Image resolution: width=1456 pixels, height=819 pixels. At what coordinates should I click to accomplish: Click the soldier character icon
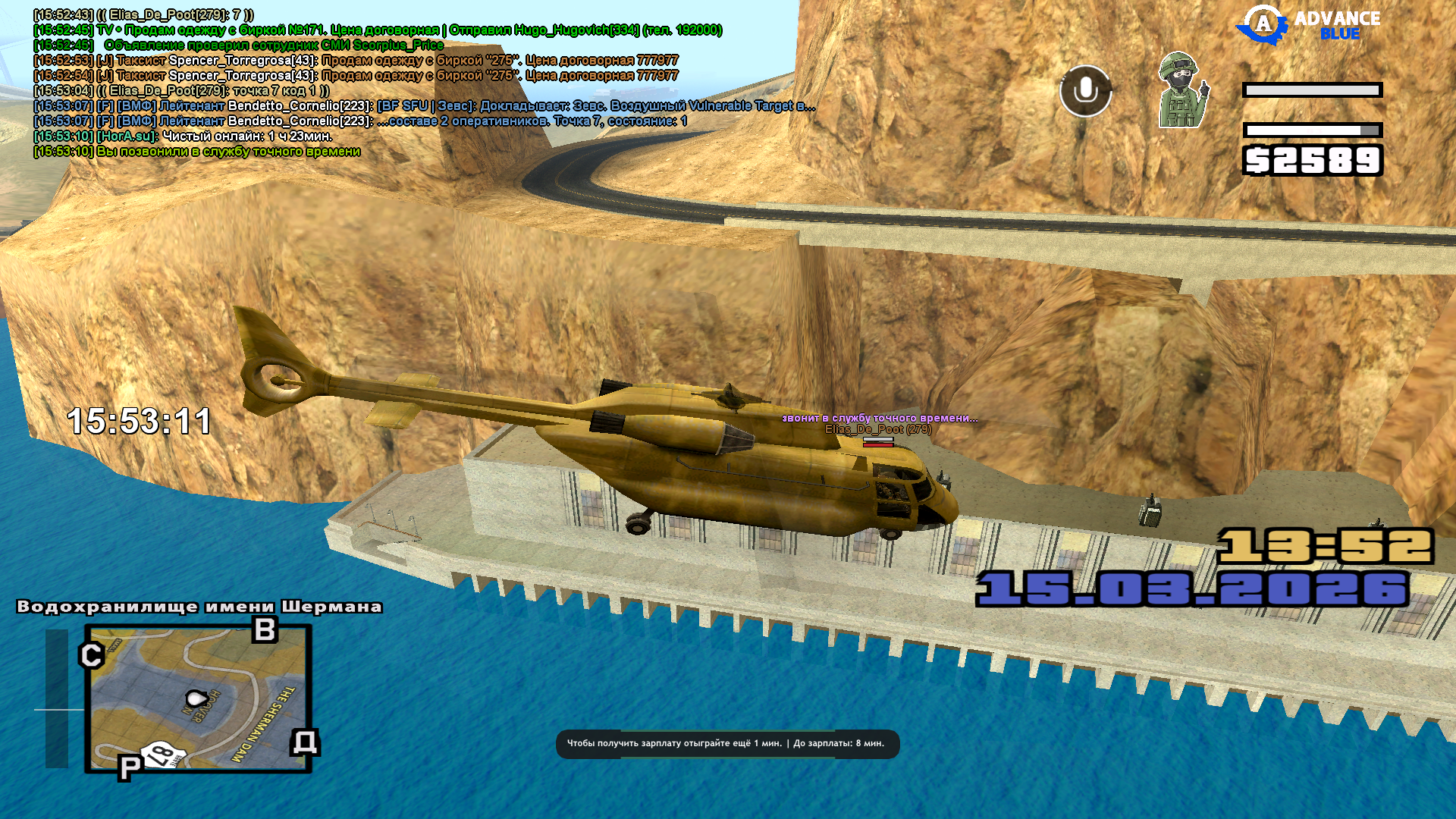coord(1181,90)
